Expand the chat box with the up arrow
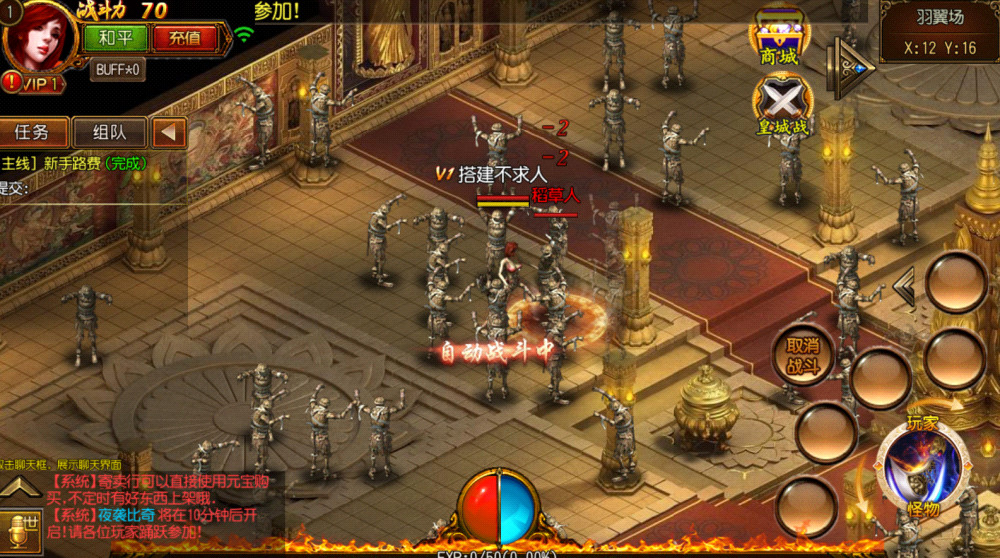Screen dimensions: 1000x558 [18, 489]
